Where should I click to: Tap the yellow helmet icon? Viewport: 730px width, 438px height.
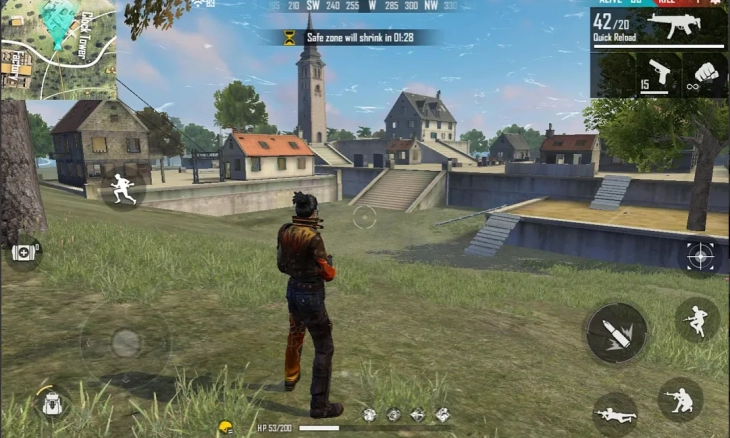coord(225,427)
